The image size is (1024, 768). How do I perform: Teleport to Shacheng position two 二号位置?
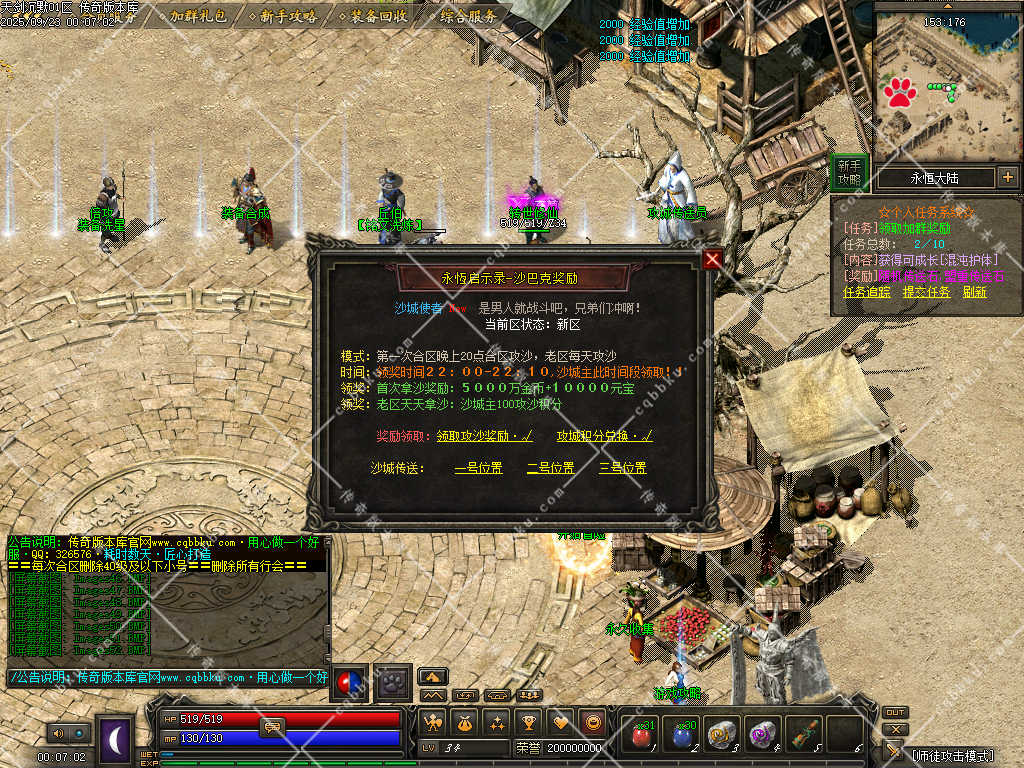pos(550,467)
